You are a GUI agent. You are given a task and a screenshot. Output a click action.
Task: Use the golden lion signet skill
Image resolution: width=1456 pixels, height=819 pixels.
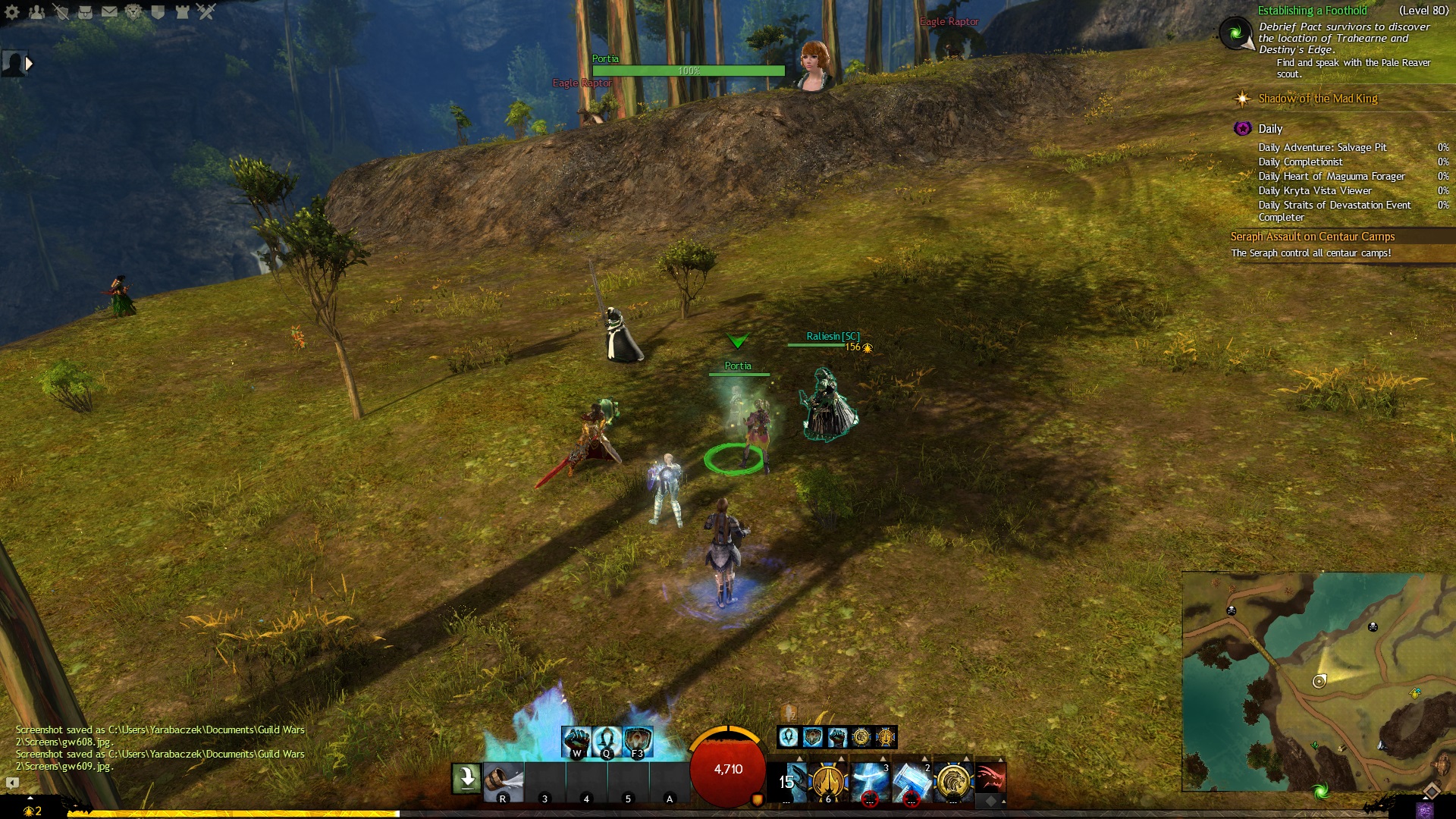pos(953,782)
